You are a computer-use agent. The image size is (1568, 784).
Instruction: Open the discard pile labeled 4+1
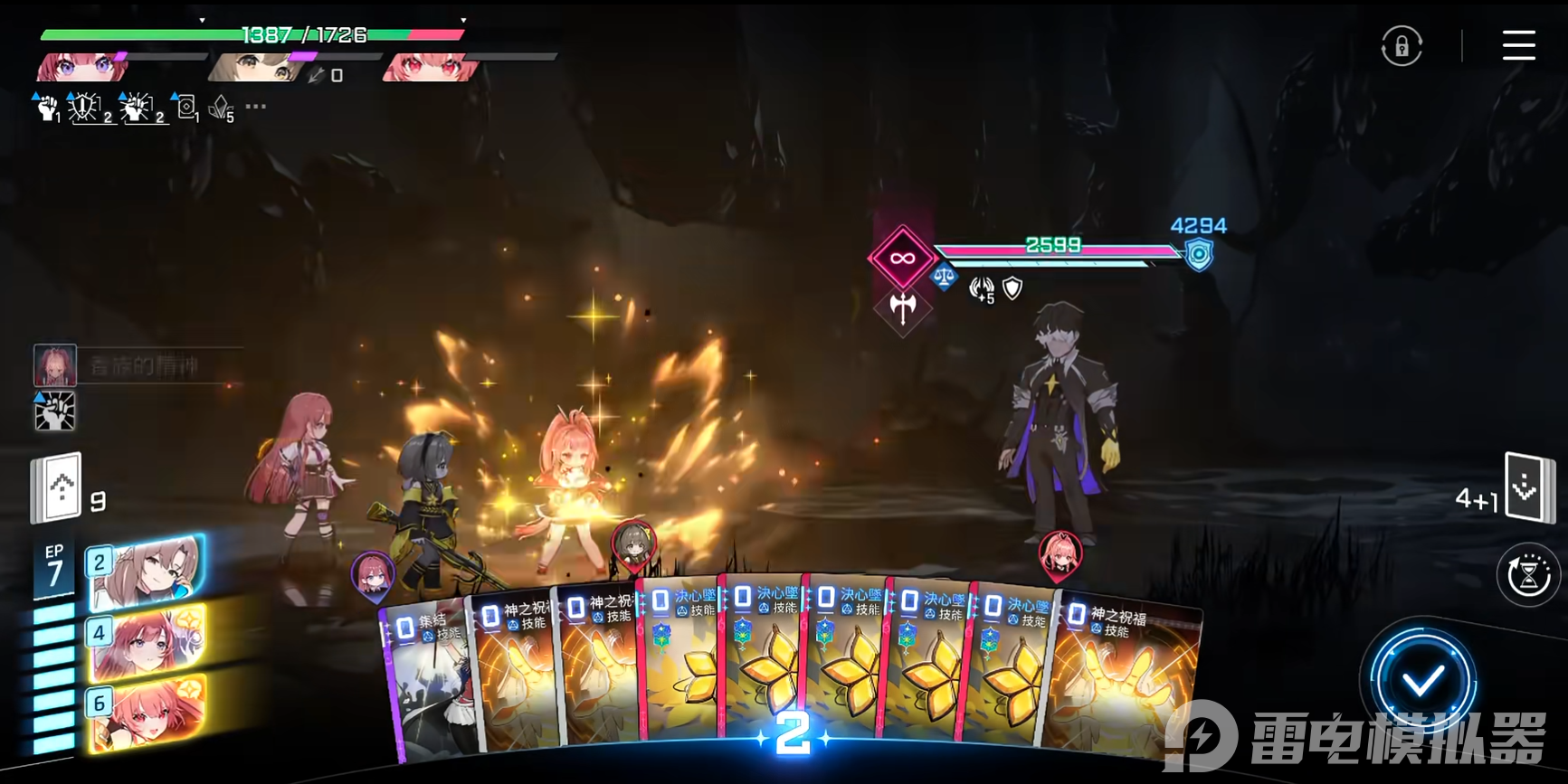[x=1526, y=487]
